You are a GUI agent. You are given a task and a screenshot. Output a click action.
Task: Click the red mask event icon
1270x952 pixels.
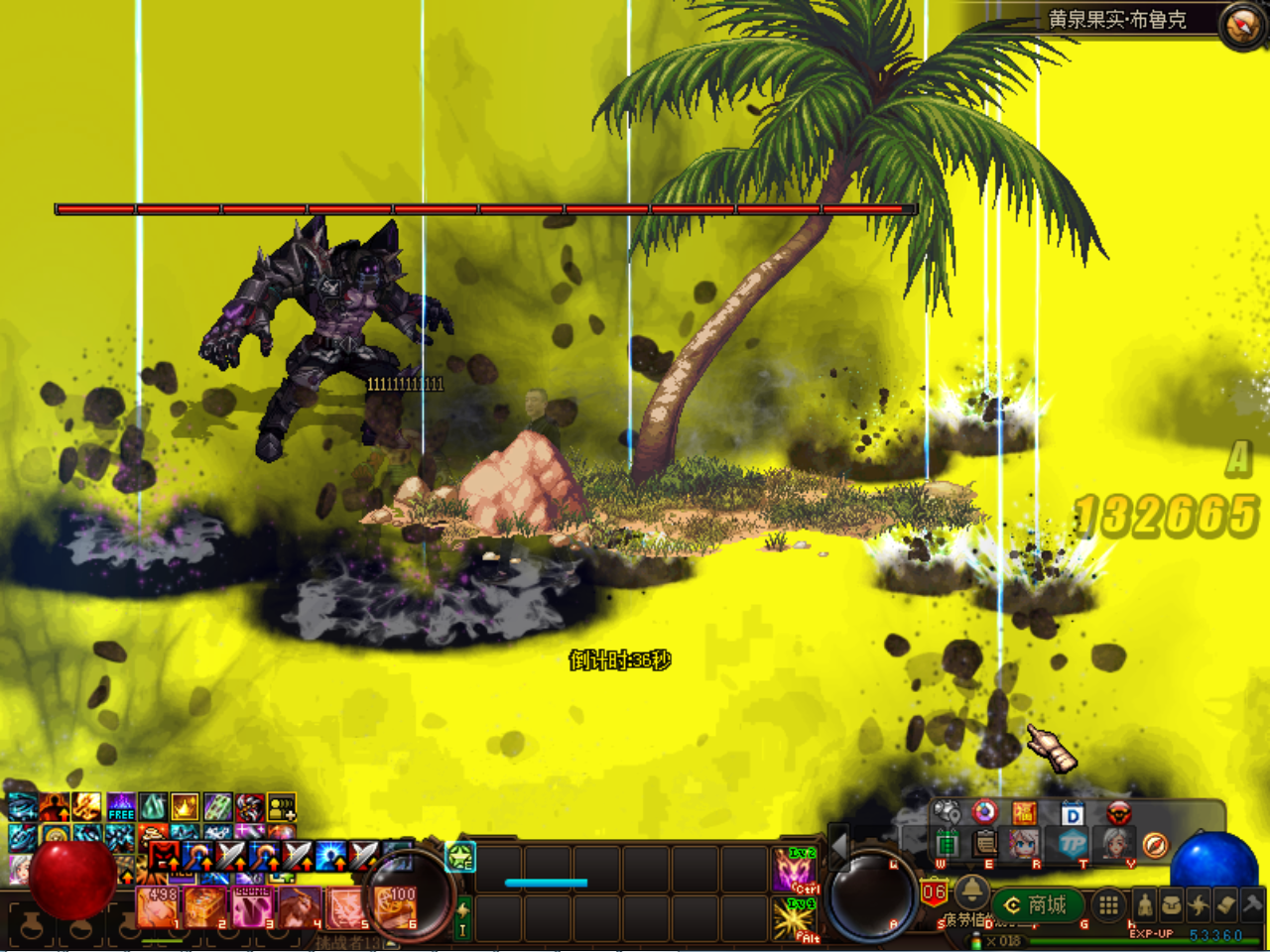coord(1118,813)
